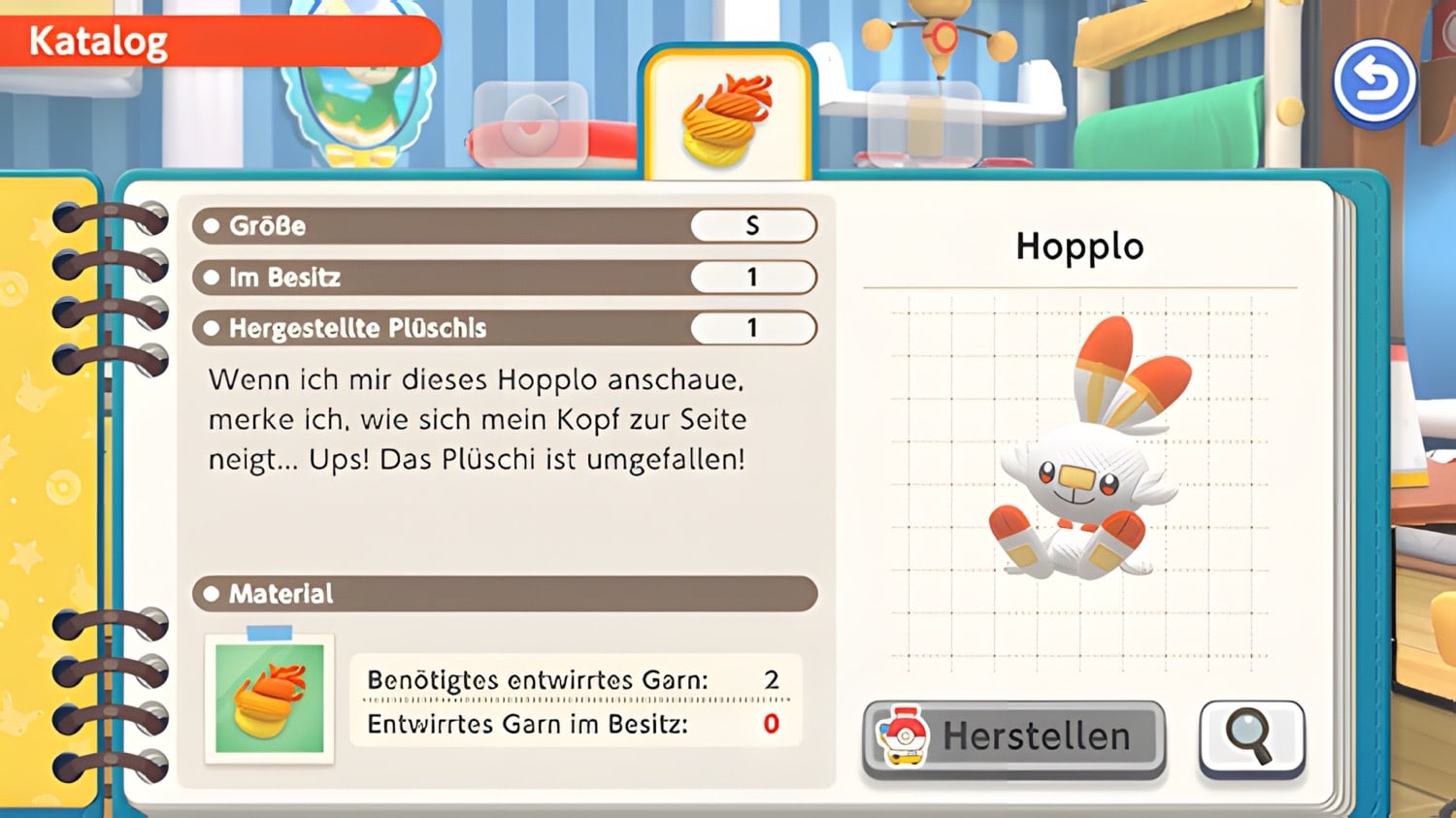This screenshot has height=818, width=1456.
Task: Open the magnifying glass preview
Action: click(x=1251, y=737)
